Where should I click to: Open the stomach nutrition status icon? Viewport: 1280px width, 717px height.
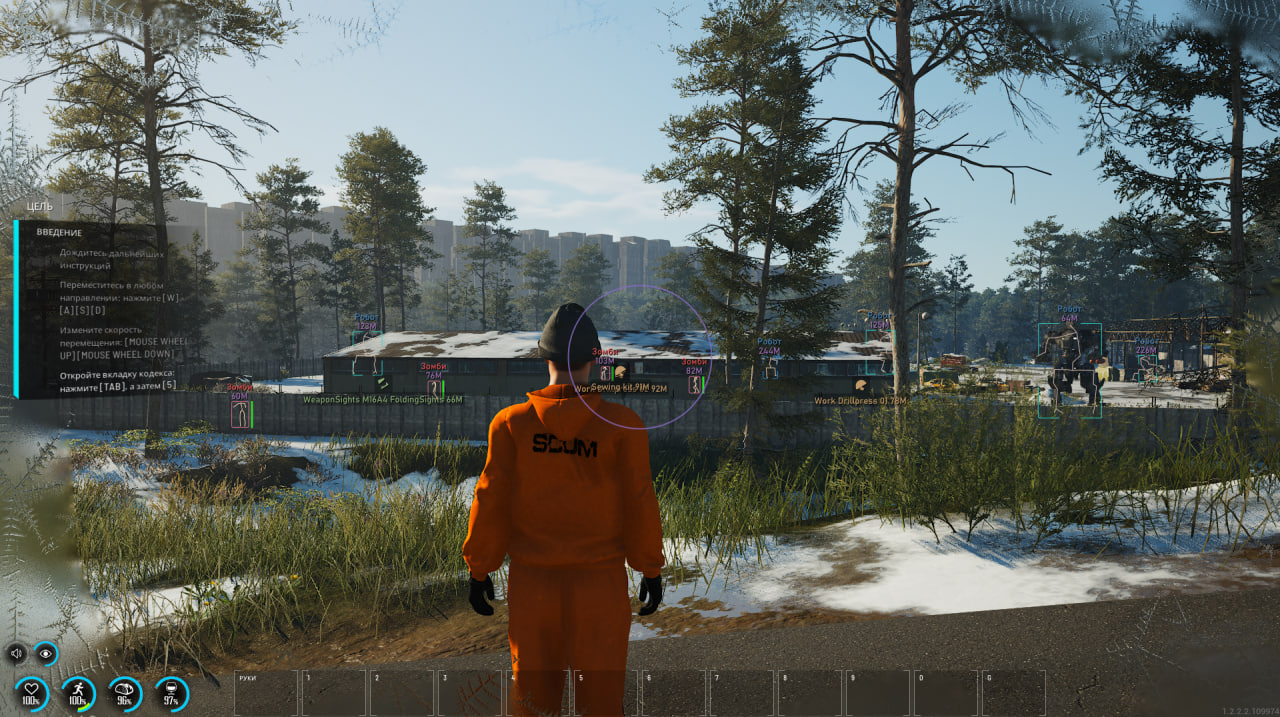pos(125,692)
